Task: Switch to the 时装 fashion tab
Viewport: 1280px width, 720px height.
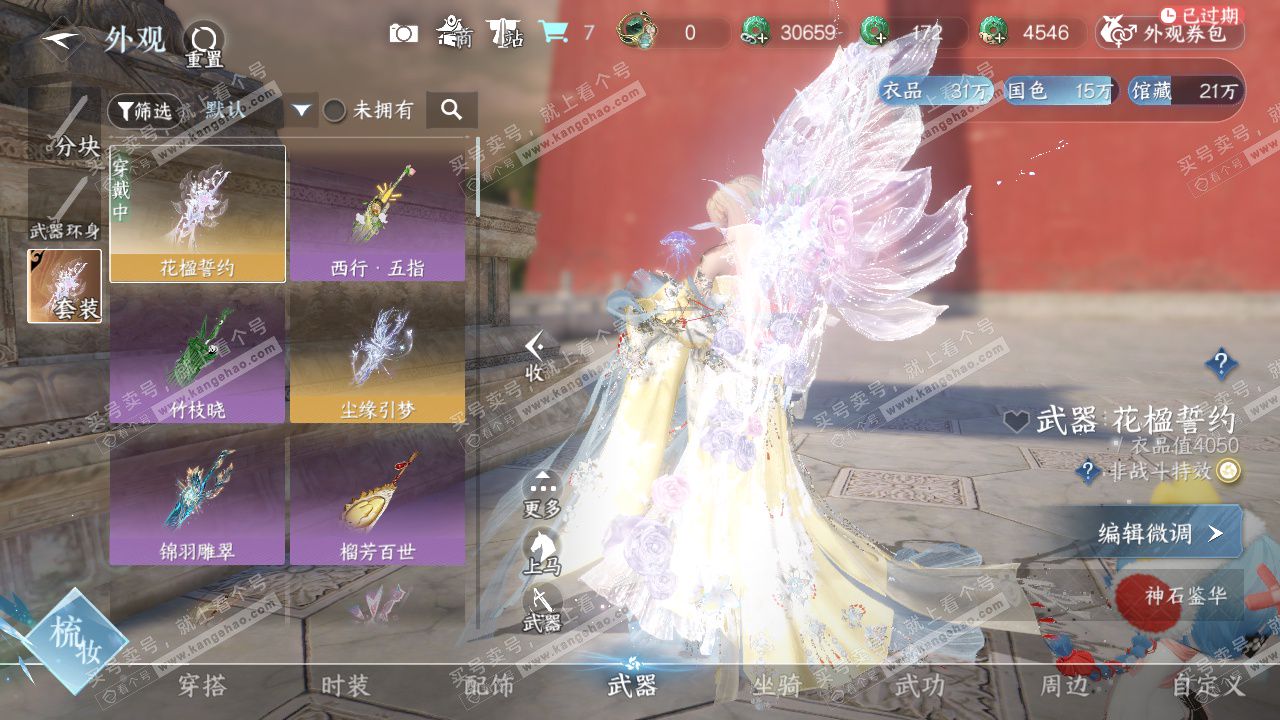Action: coord(345,686)
